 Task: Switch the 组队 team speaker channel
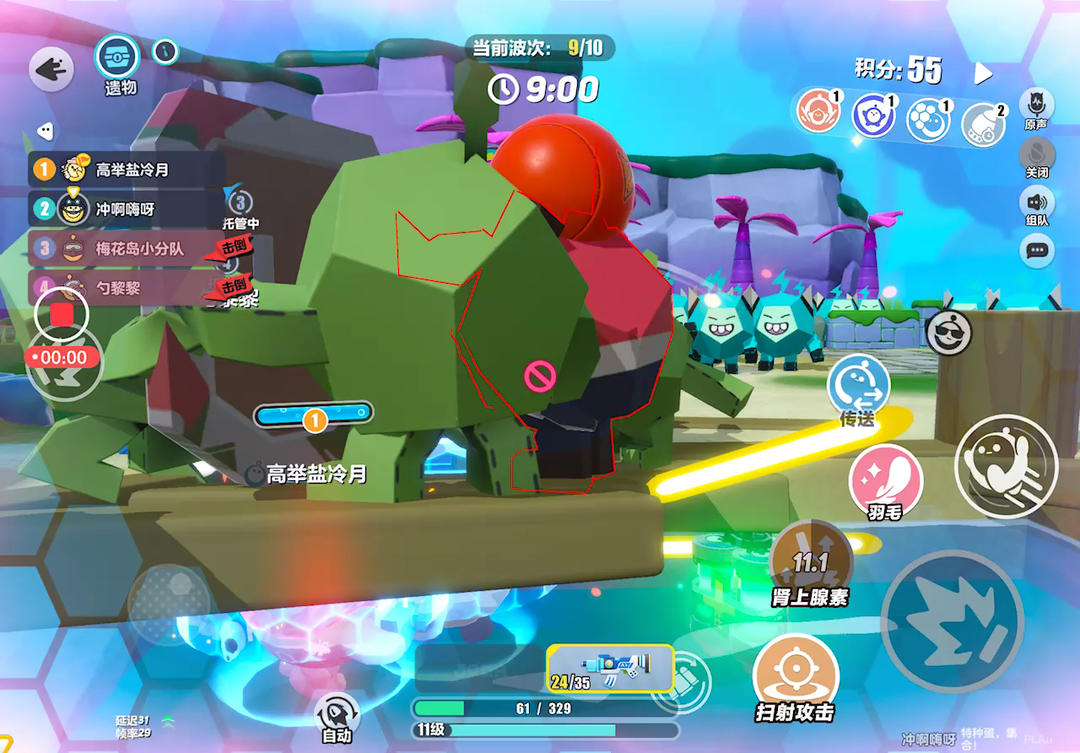coord(1037,203)
